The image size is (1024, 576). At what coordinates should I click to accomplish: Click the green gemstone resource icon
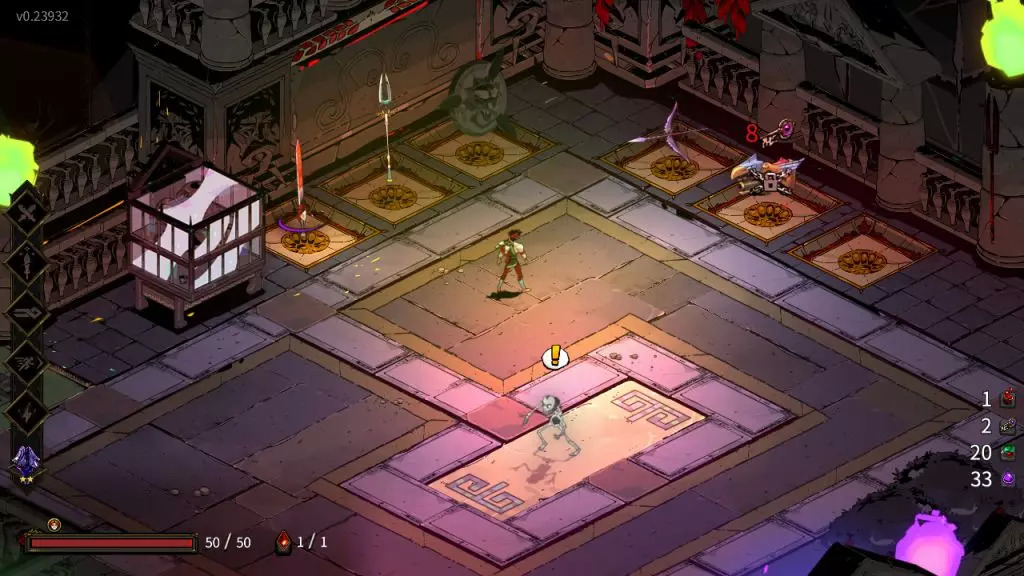pyautogui.click(x=1008, y=453)
